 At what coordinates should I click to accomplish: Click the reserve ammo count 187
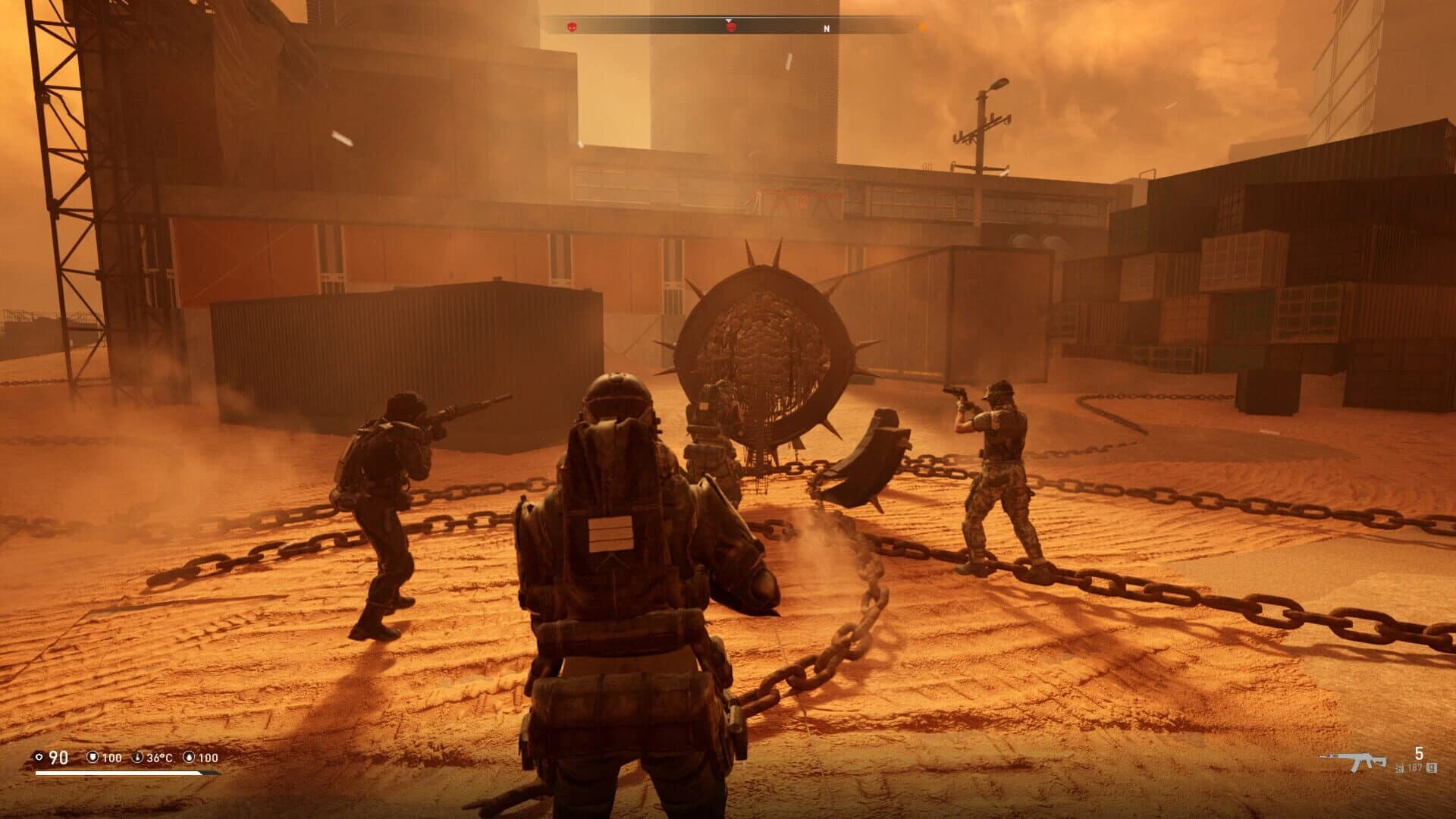tap(1416, 768)
